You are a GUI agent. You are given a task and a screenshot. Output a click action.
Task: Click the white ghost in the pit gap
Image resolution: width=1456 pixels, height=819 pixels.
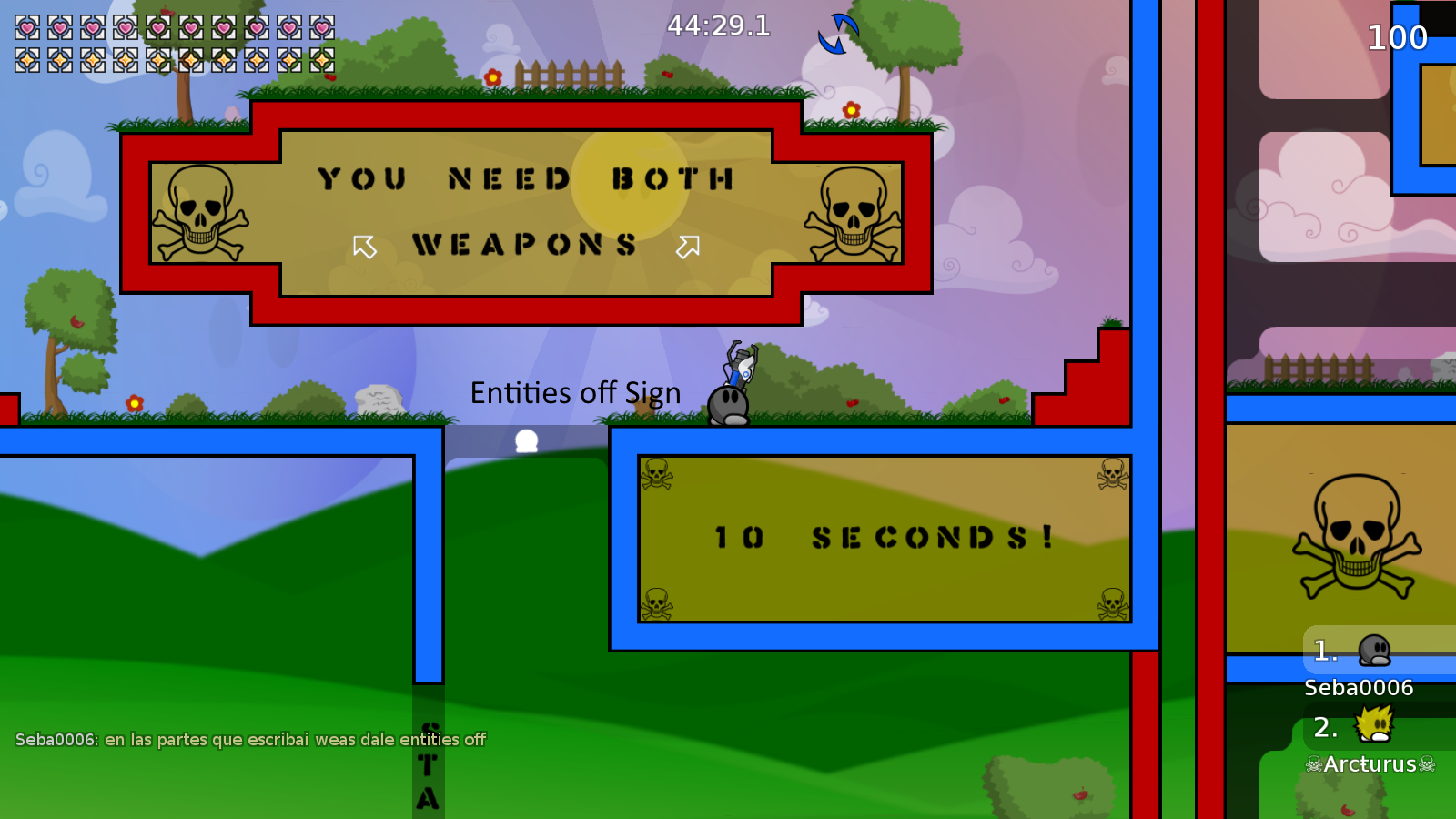525,440
